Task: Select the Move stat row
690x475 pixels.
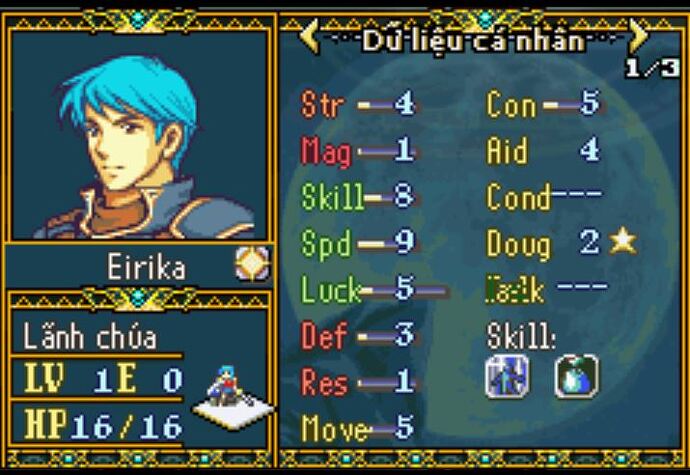Action: (358, 429)
